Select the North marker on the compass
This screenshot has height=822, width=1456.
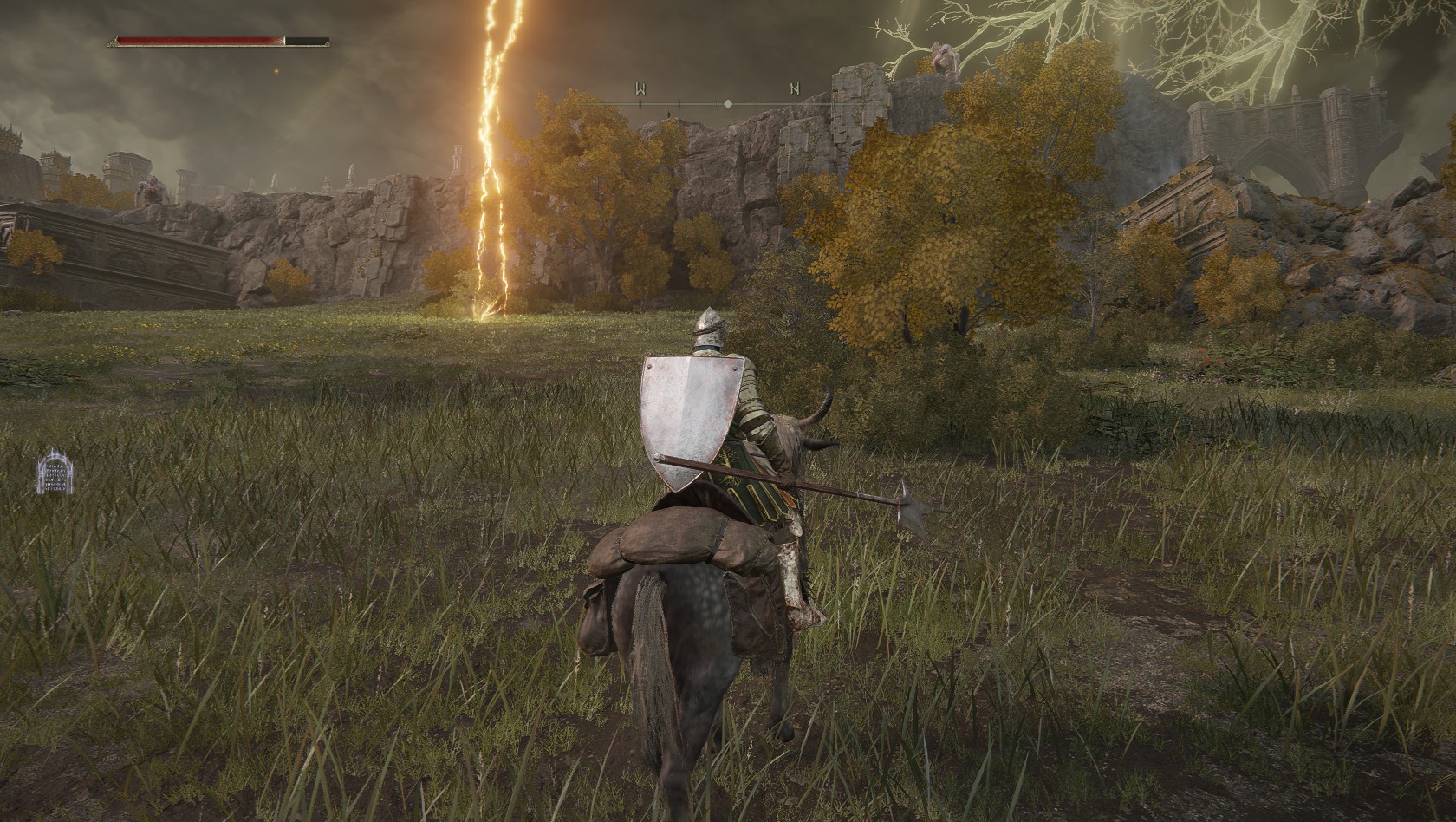click(x=794, y=88)
